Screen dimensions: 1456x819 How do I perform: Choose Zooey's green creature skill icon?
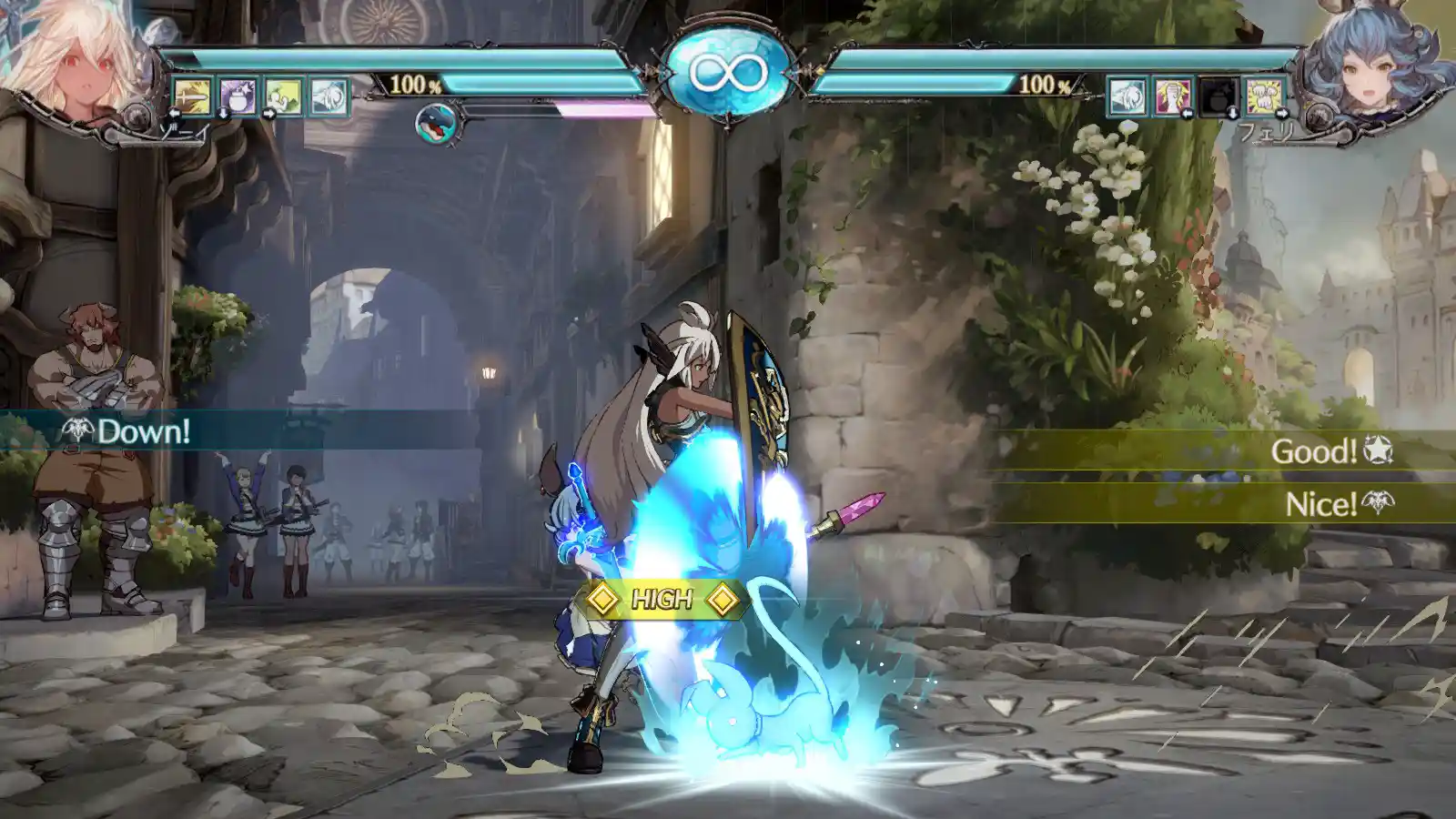pyautogui.click(x=283, y=96)
